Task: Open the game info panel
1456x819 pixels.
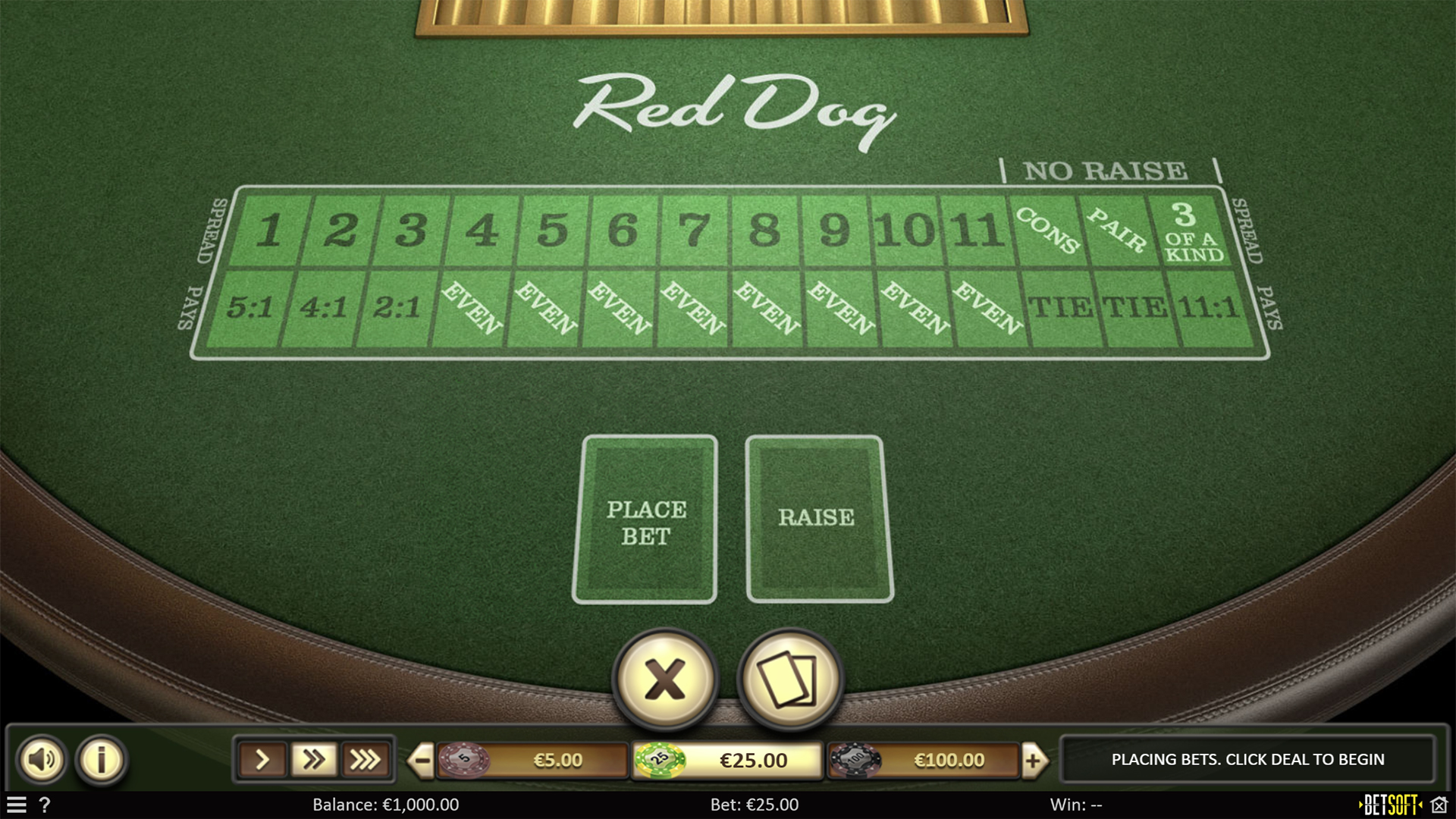Action: tap(101, 759)
